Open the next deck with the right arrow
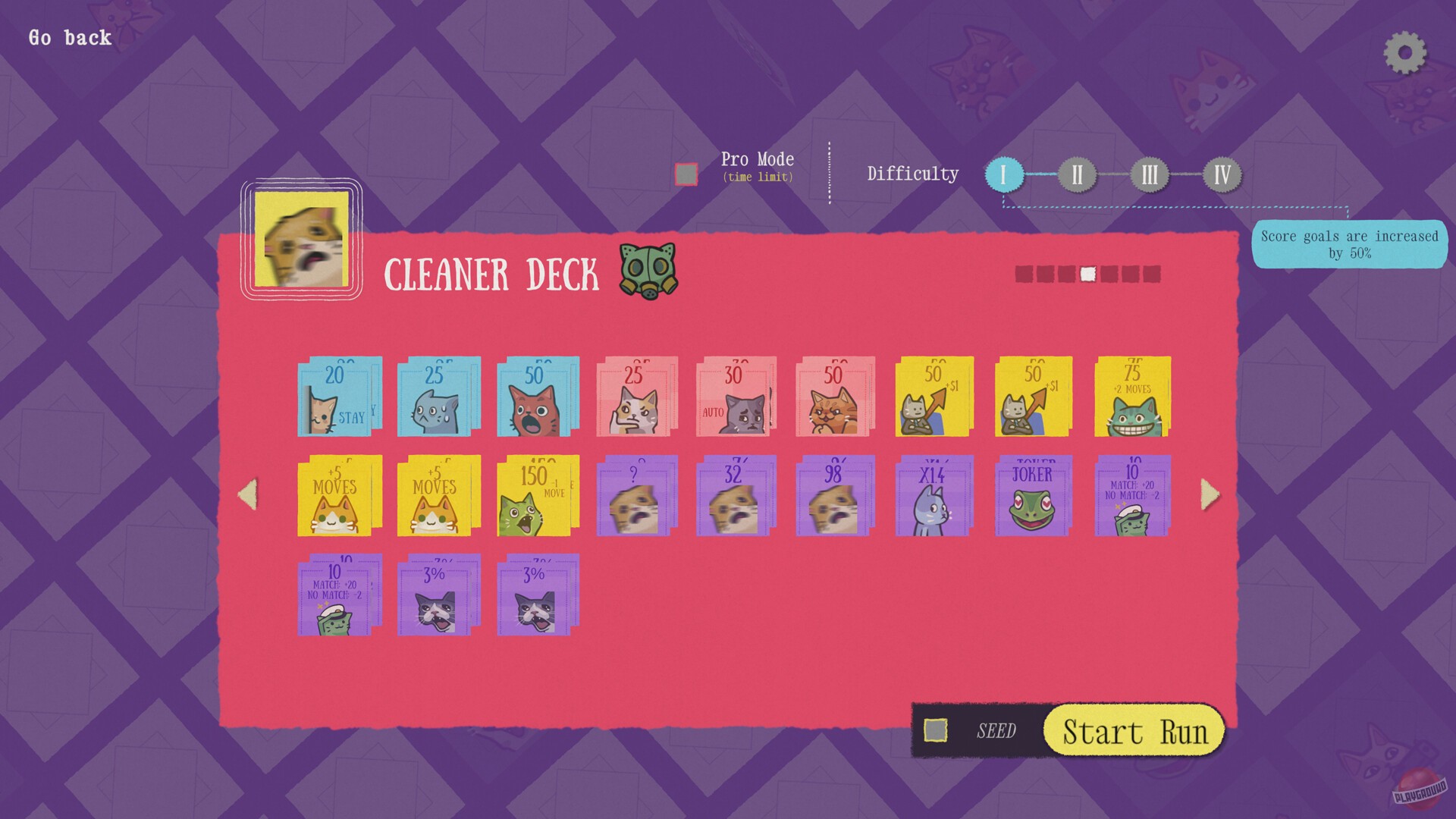This screenshot has height=819, width=1456. [x=1210, y=494]
